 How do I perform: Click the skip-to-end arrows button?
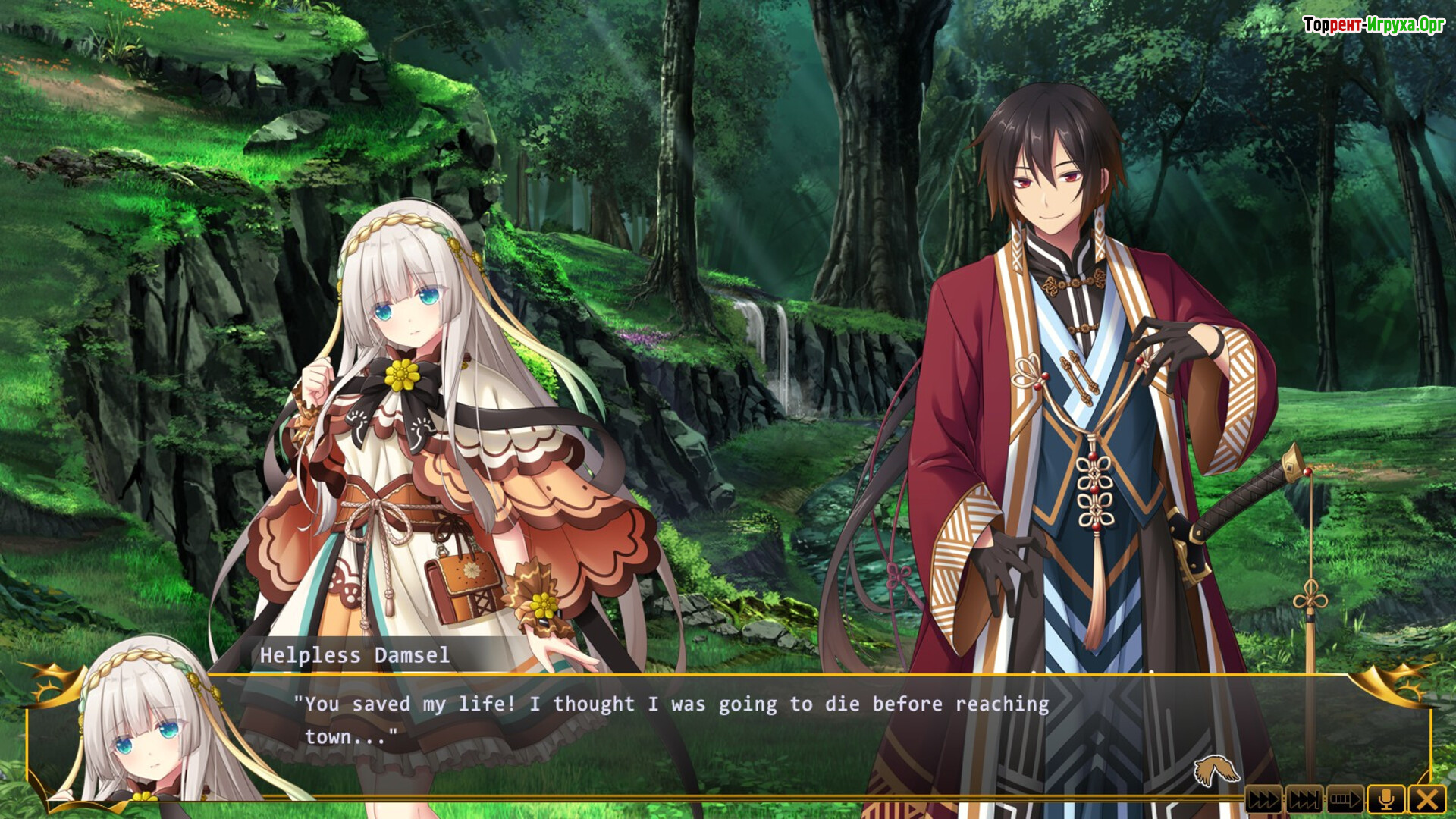(x=1304, y=799)
